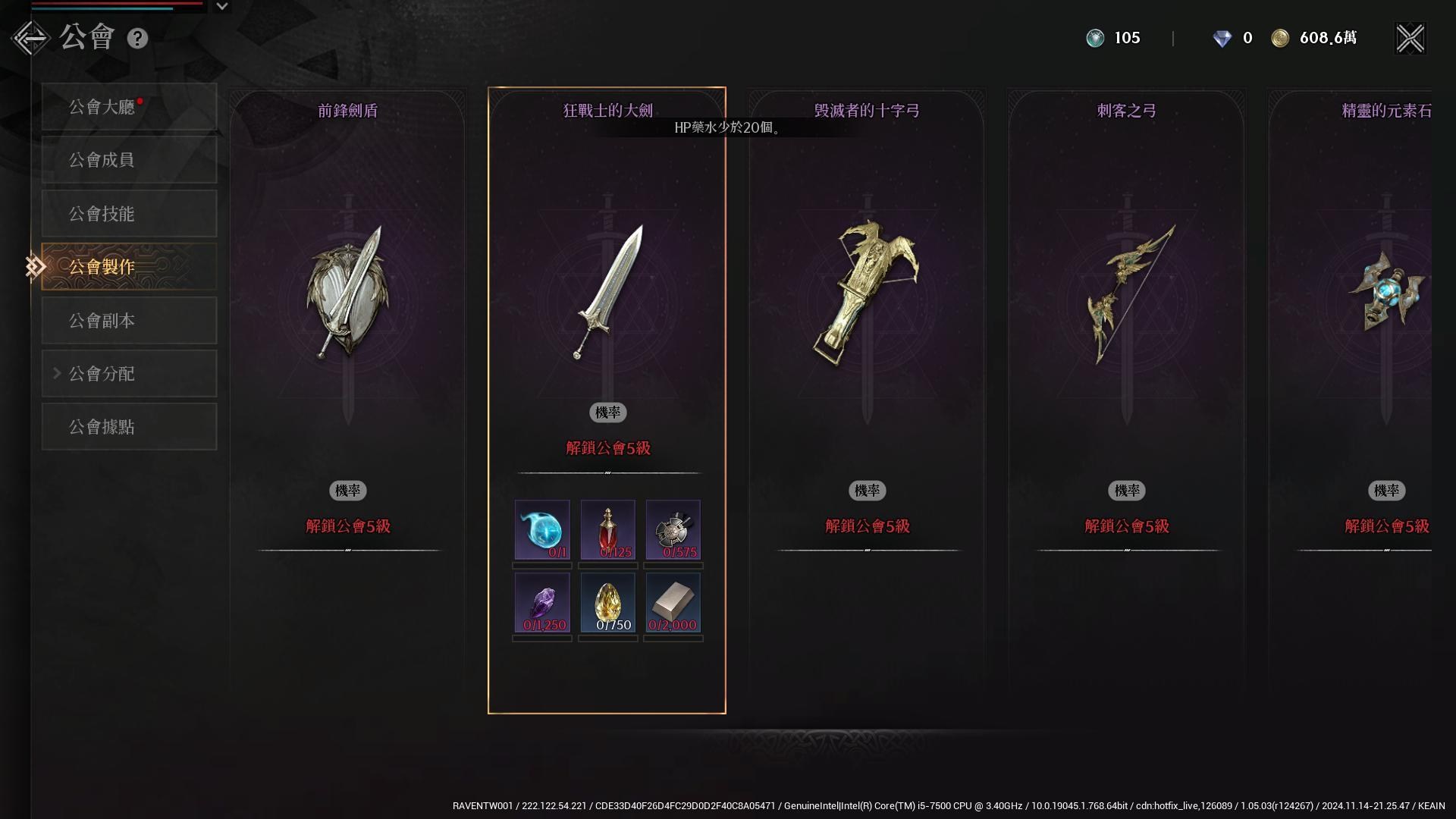Open the guild help question mark
The width and height of the screenshot is (1456, 819).
click(x=137, y=39)
